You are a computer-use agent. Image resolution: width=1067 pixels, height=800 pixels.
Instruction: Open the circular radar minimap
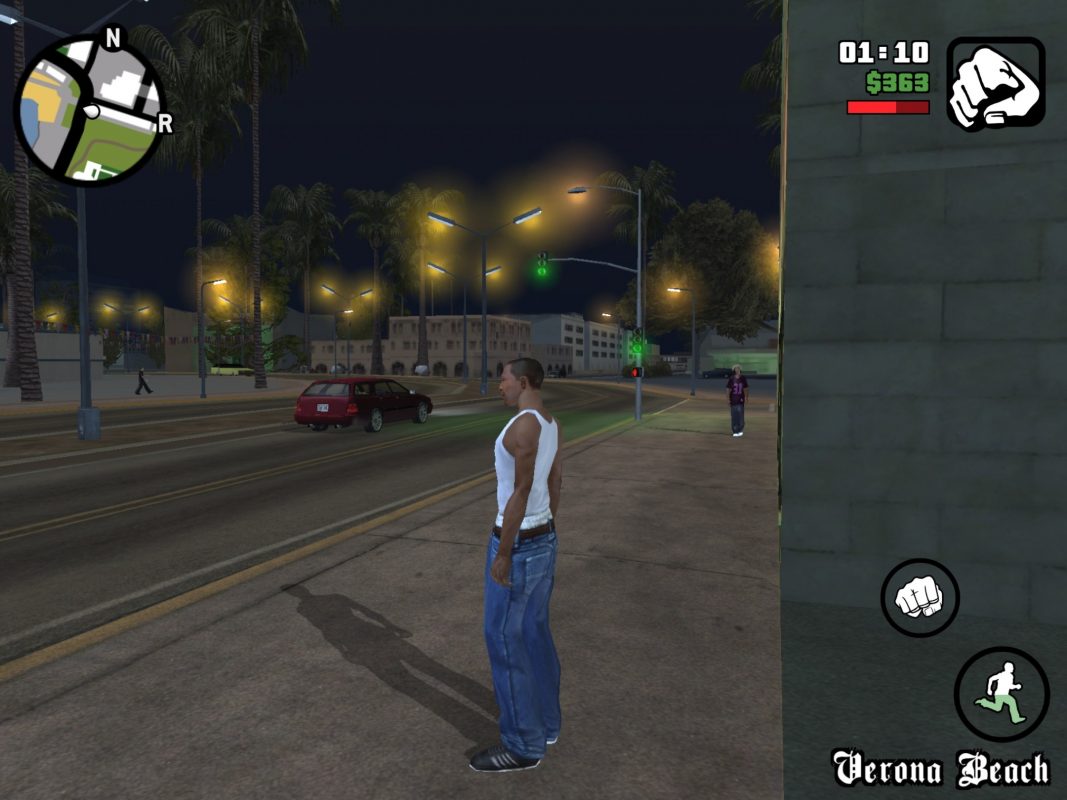pyautogui.click(x=89, y=111)
